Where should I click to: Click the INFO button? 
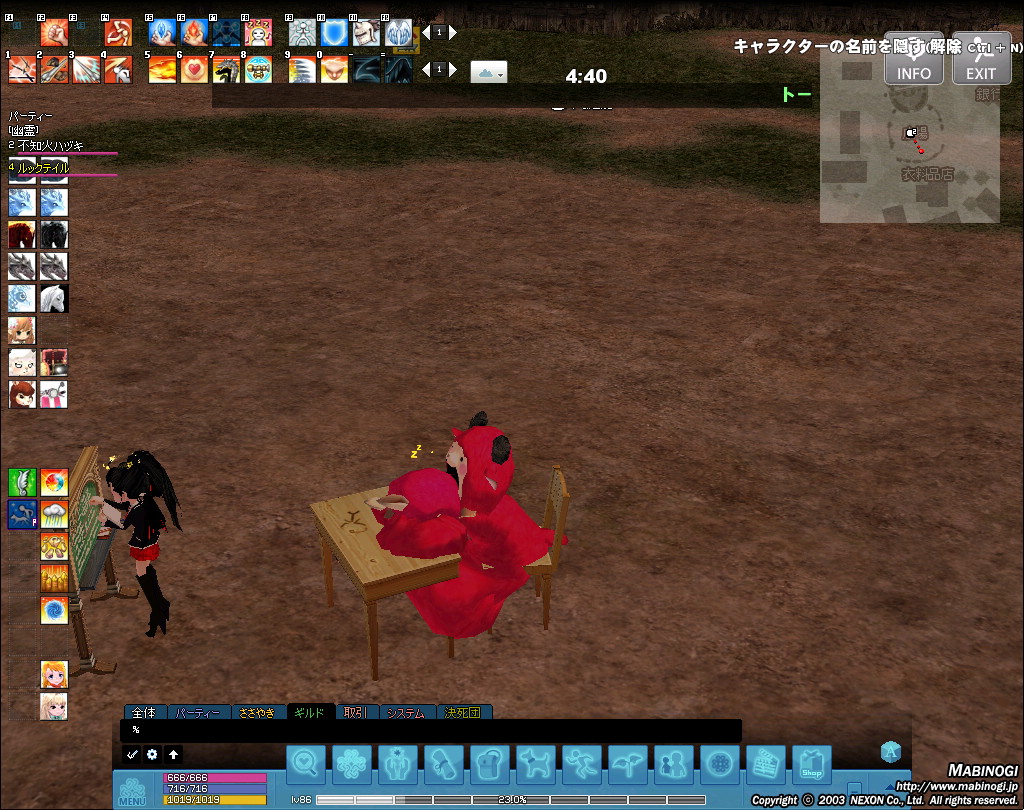click(913, 61)
